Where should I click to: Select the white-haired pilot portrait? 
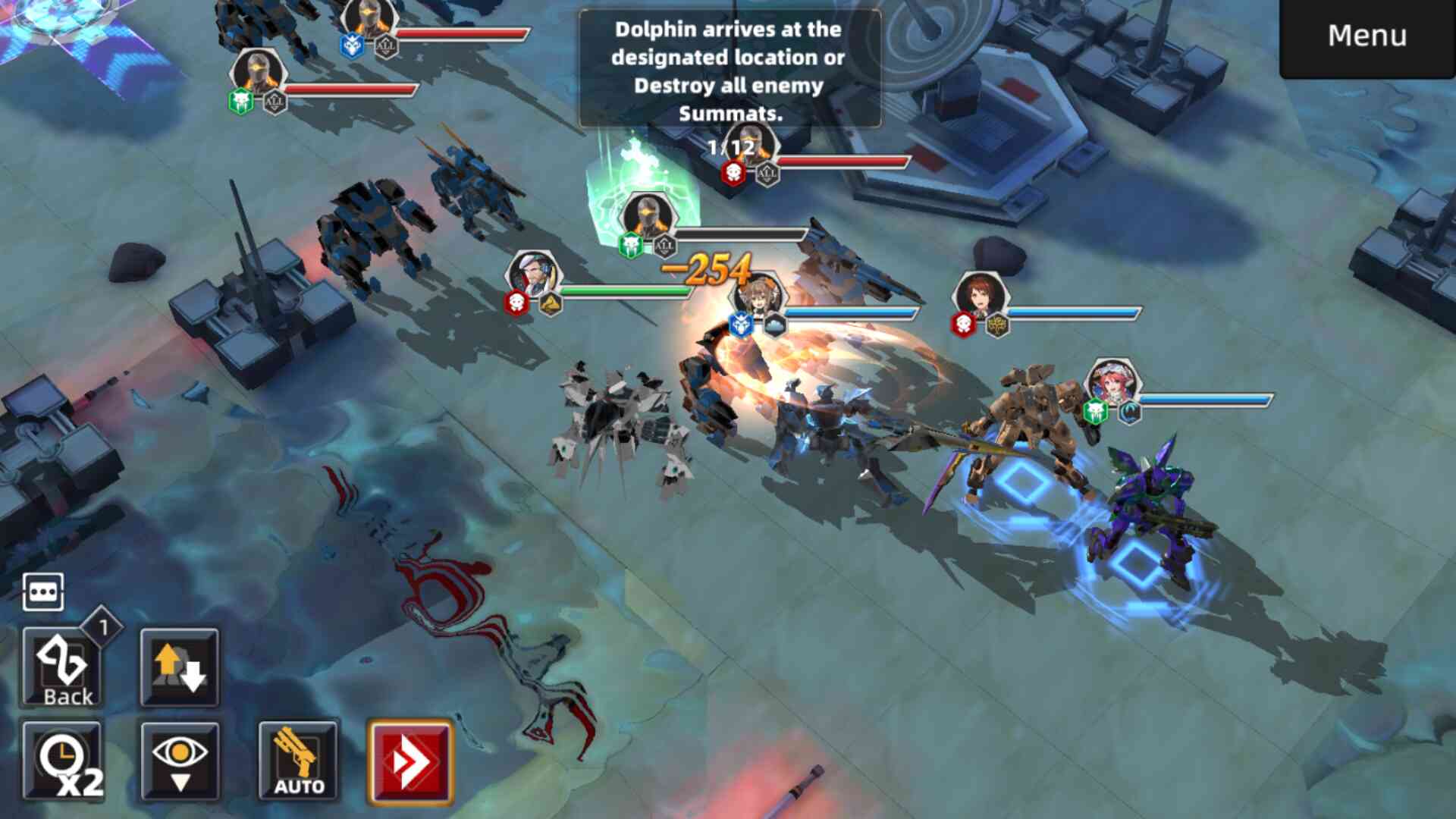(534, 276)
